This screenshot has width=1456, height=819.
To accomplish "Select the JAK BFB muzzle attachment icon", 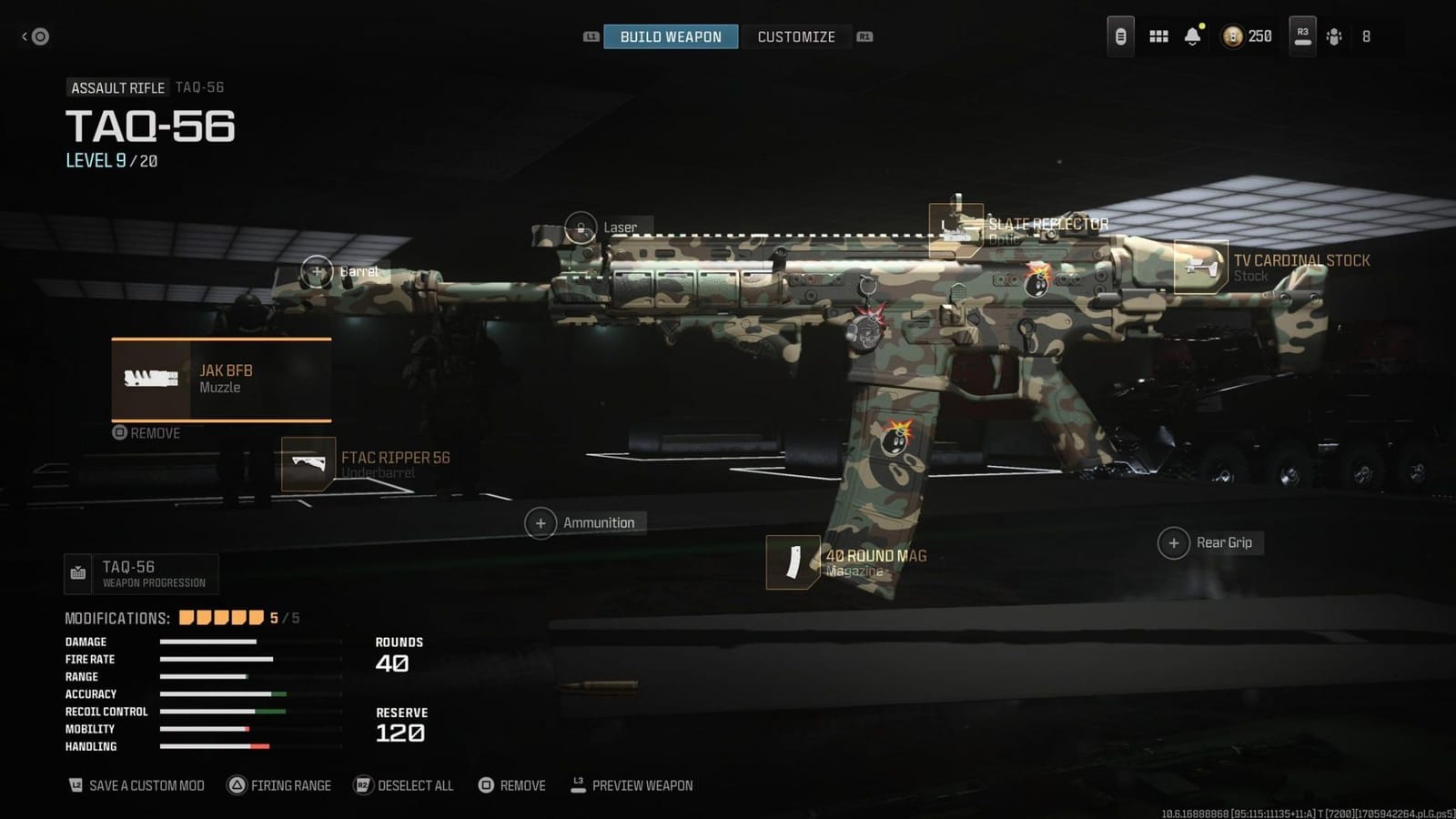I will click(x=150, y=378).
